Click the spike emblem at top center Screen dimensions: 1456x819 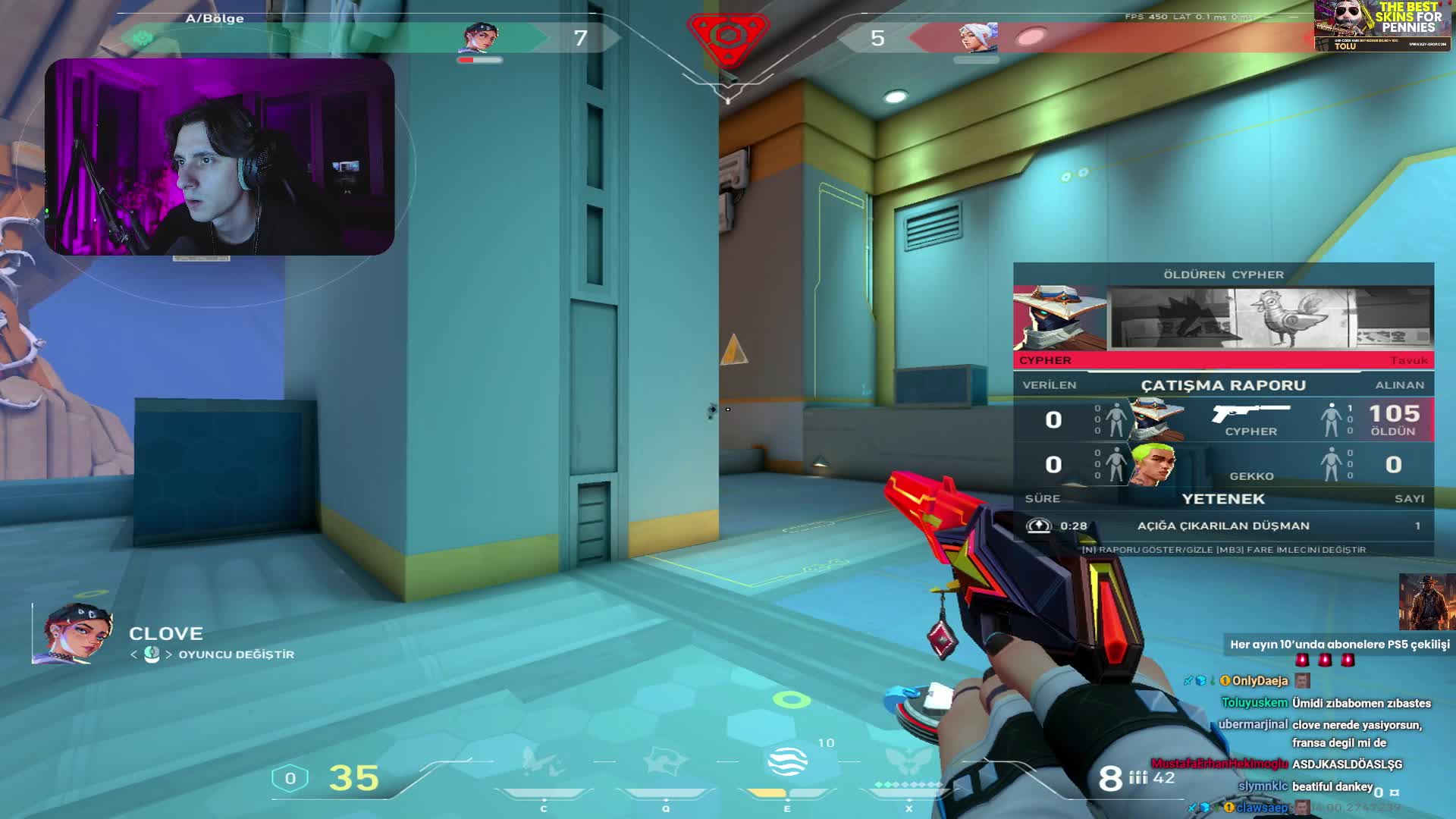point(728,36)
